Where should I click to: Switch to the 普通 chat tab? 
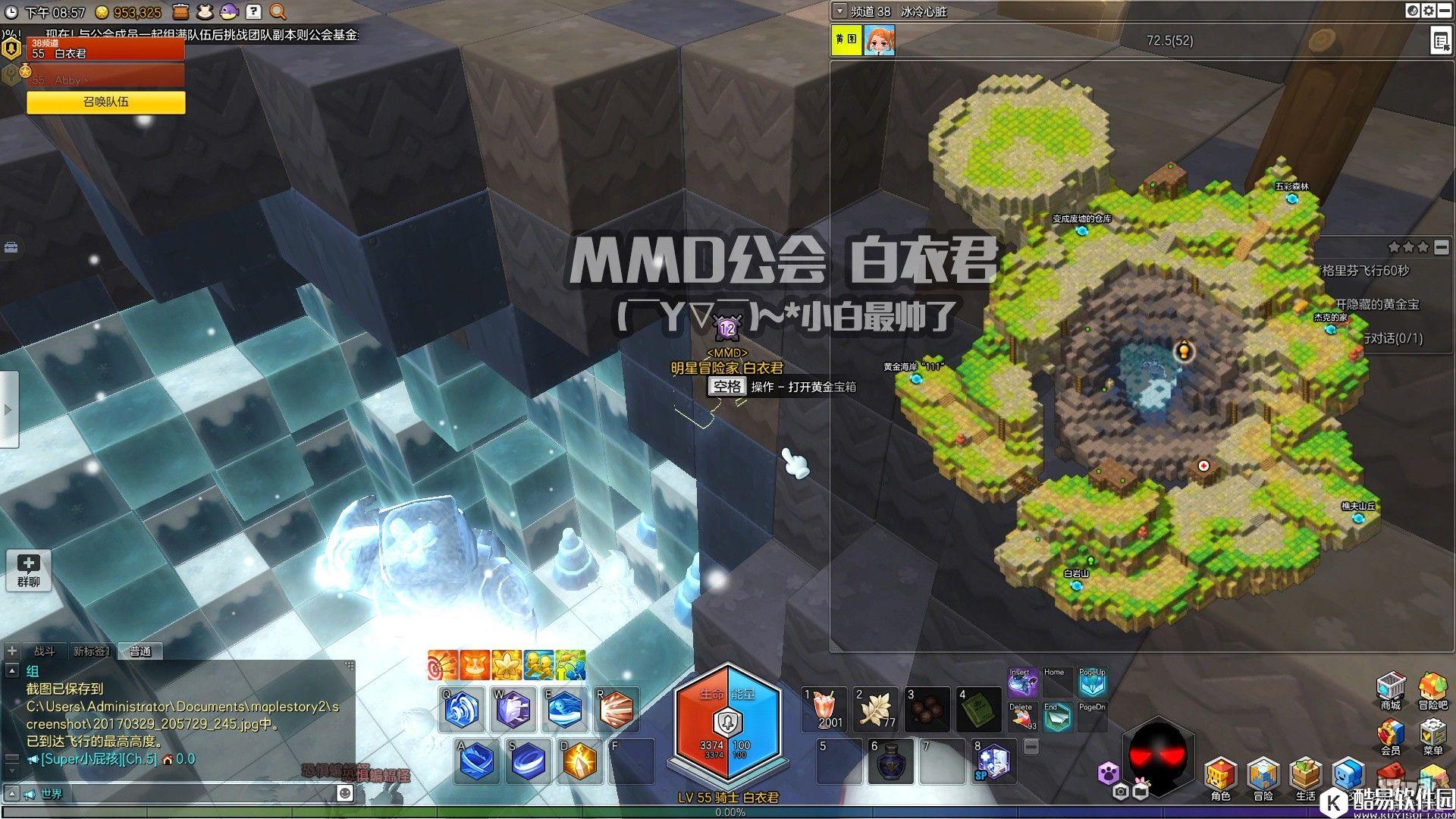click(140, 651)
